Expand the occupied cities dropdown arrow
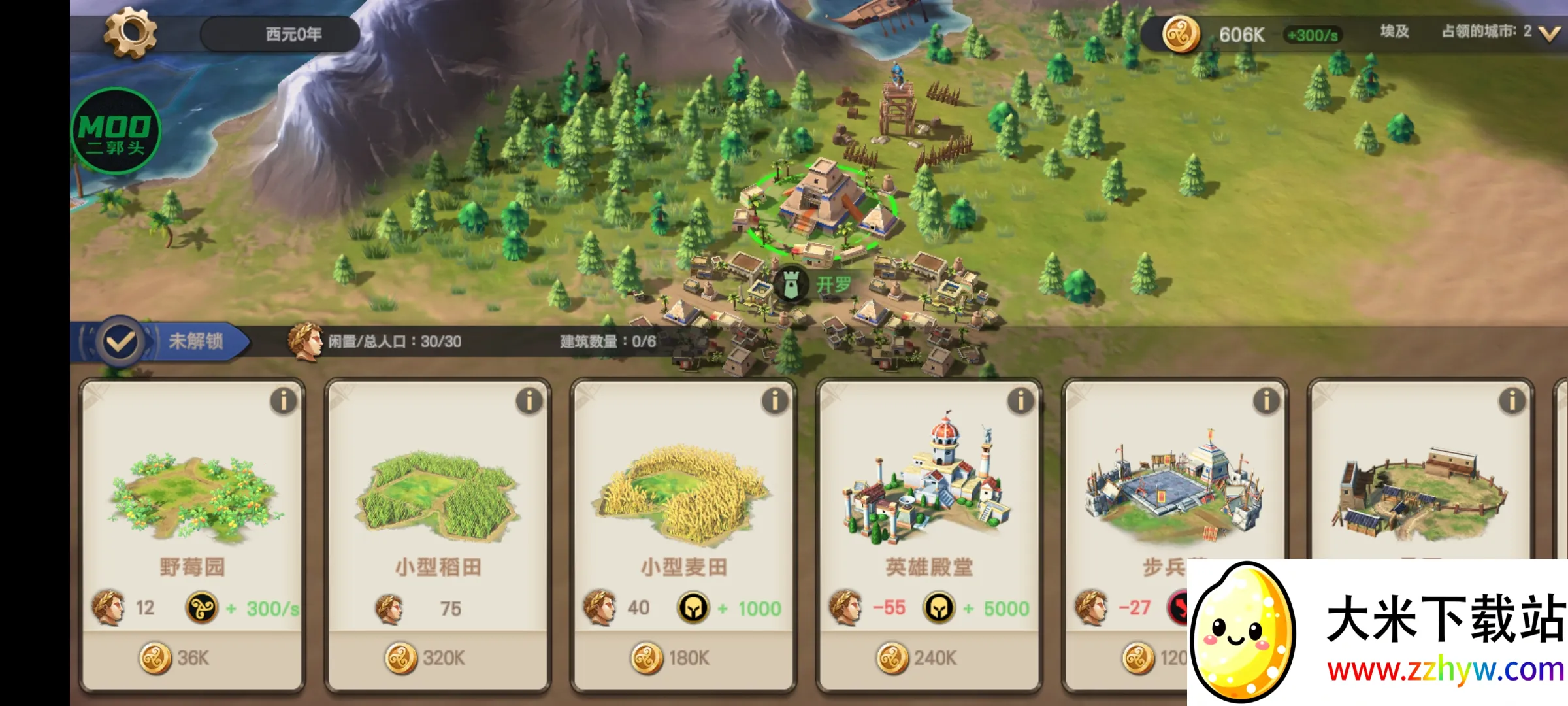 click(1549, 34)
